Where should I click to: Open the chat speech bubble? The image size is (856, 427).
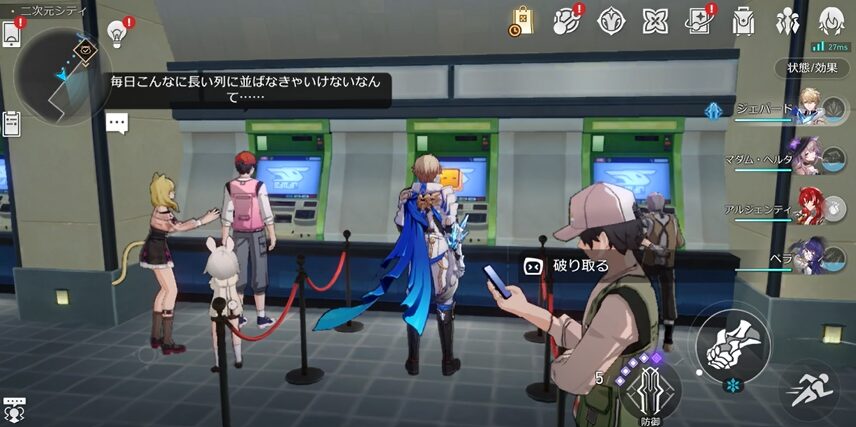click(x=118, y=123)
